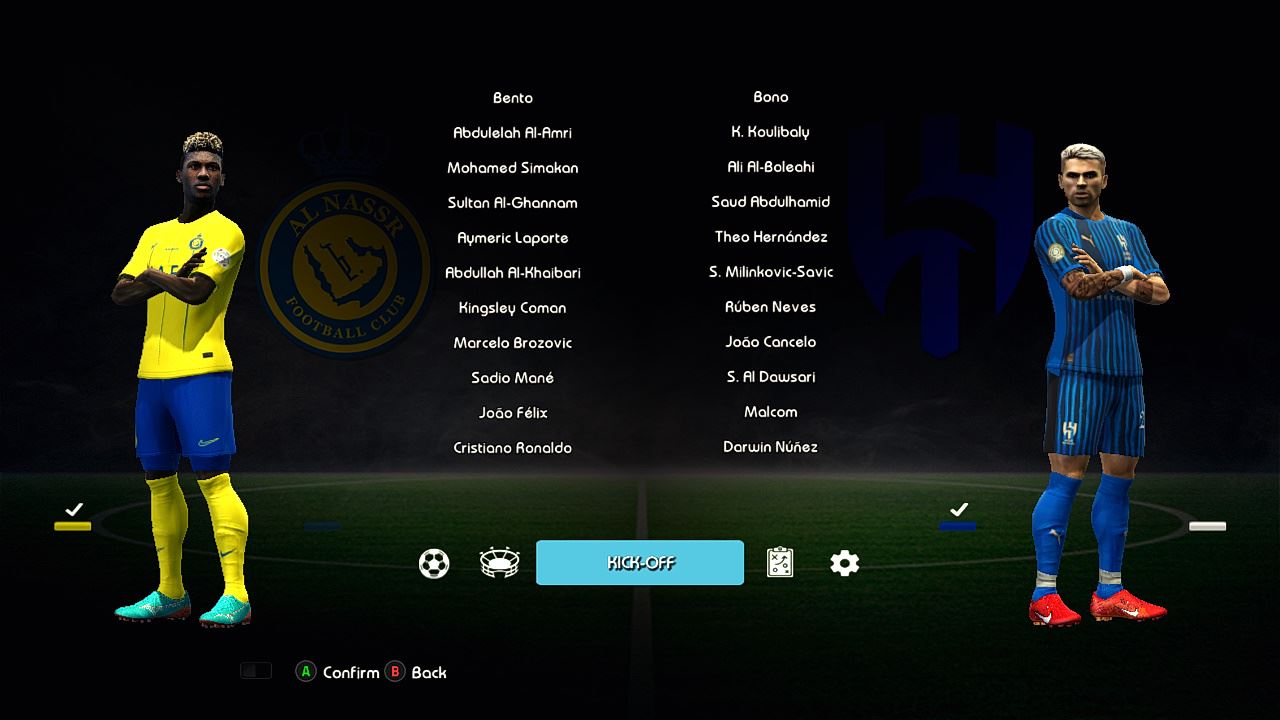Image resolution: width=1280 pixels, height=720 pixels.
Task: Choose Rúben Neves from Al Hilal list
Action: (770, 307)
